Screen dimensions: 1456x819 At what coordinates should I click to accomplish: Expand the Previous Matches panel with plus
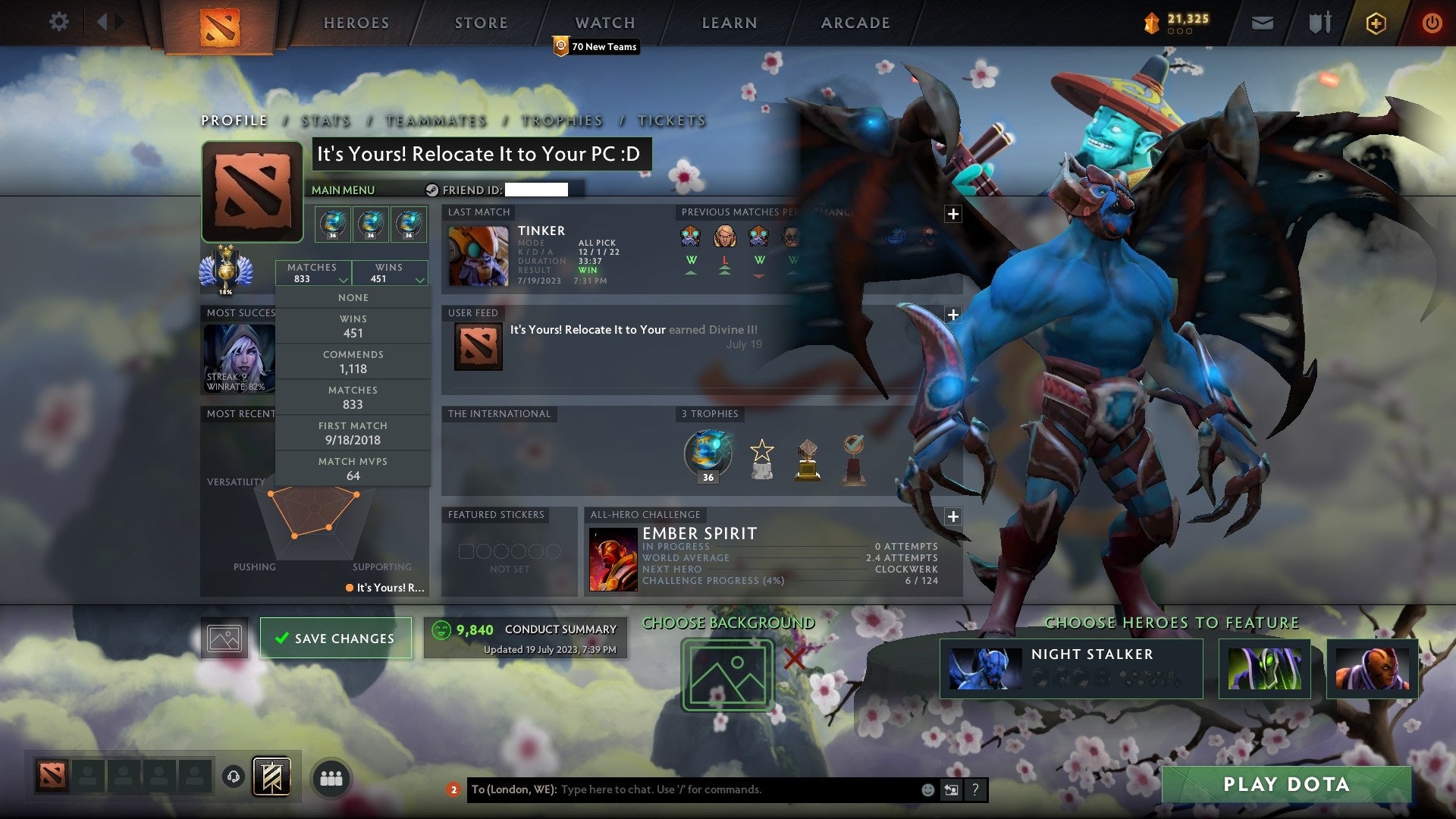(x=953, y=215)
